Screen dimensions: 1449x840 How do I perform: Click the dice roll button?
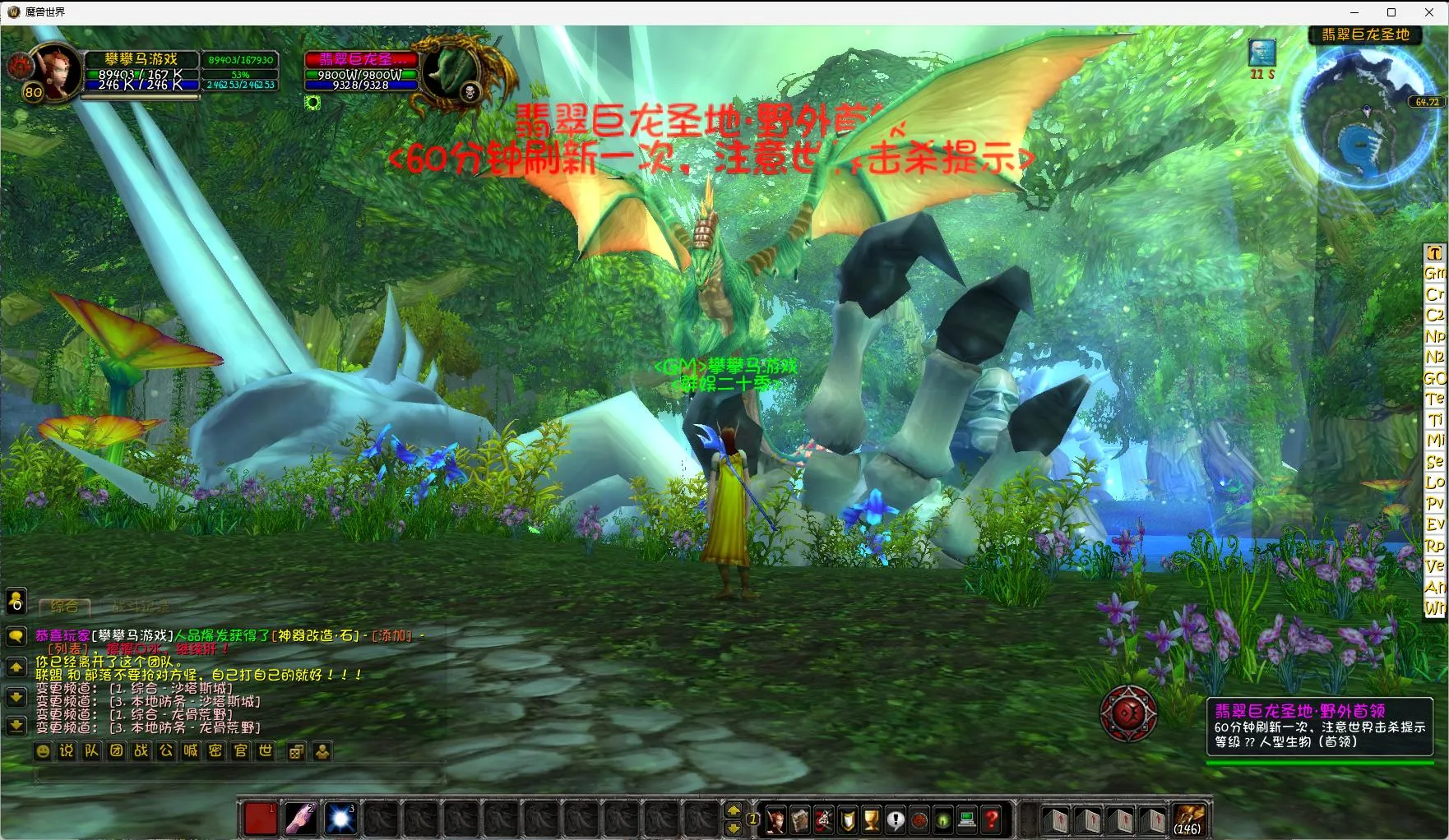297,750
